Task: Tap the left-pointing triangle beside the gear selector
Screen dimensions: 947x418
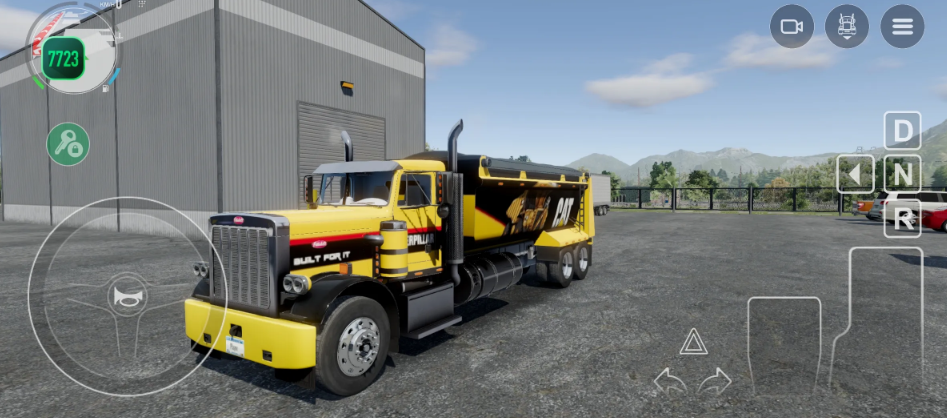Action: coord(855,174)
